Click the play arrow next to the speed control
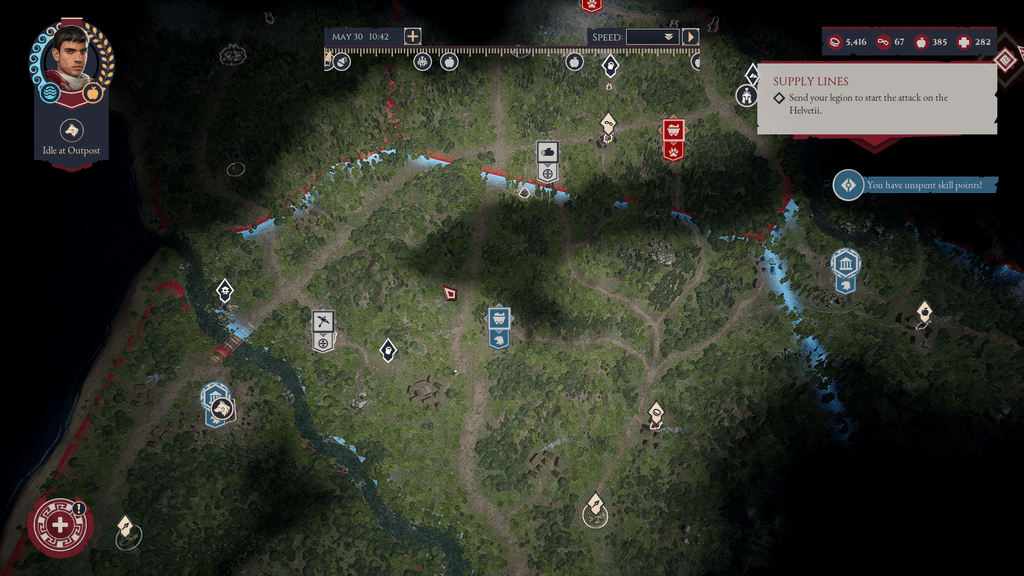Screen dimensions: 1024x576 (x=690, y=37)
